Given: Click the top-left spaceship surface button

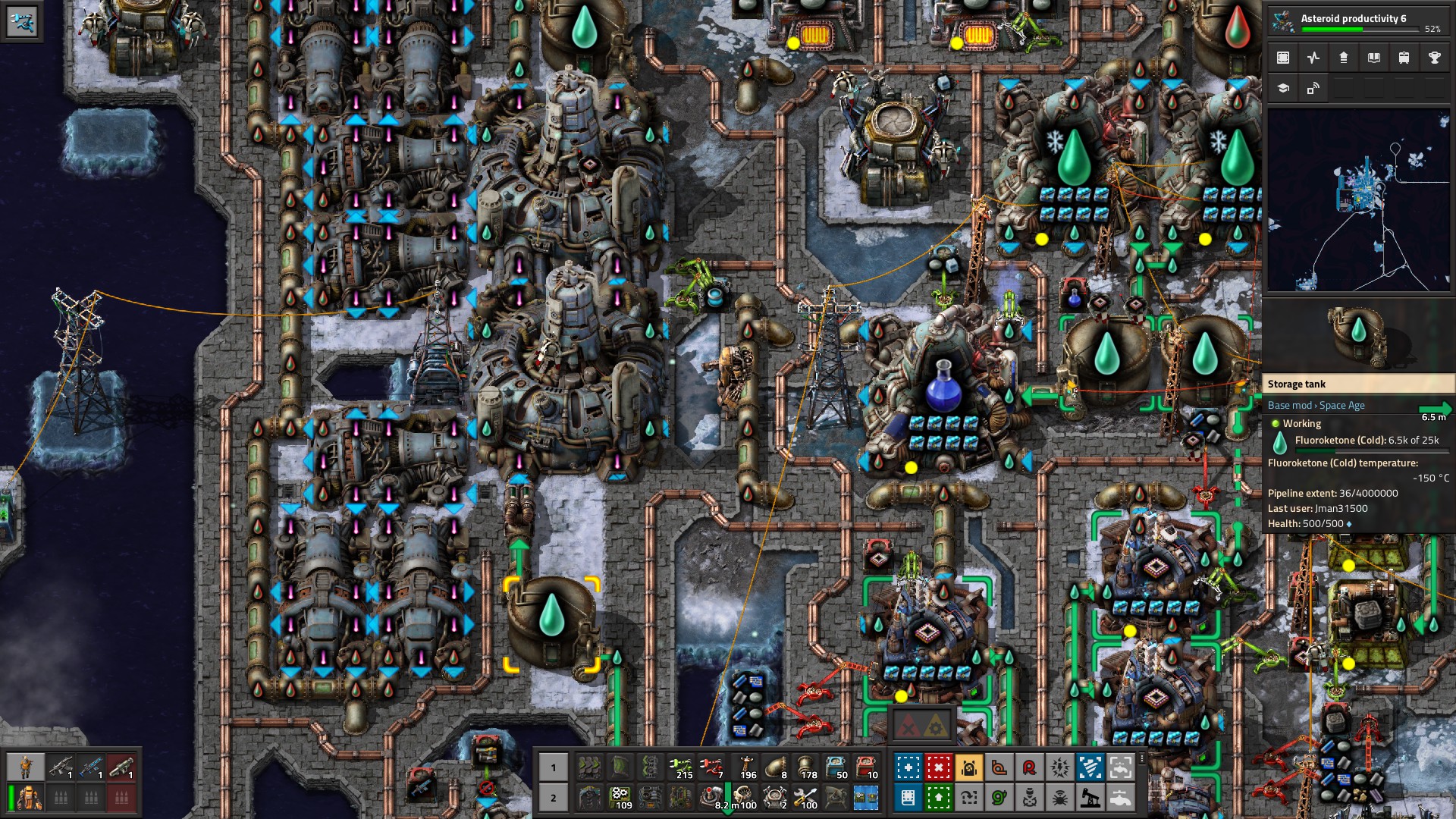Looking at the screenshot, I should click(21, 21).
